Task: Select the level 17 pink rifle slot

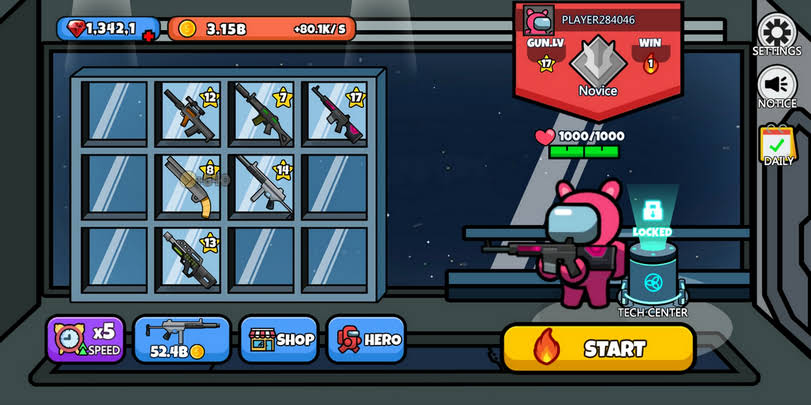Action: (x=337, y=112)
